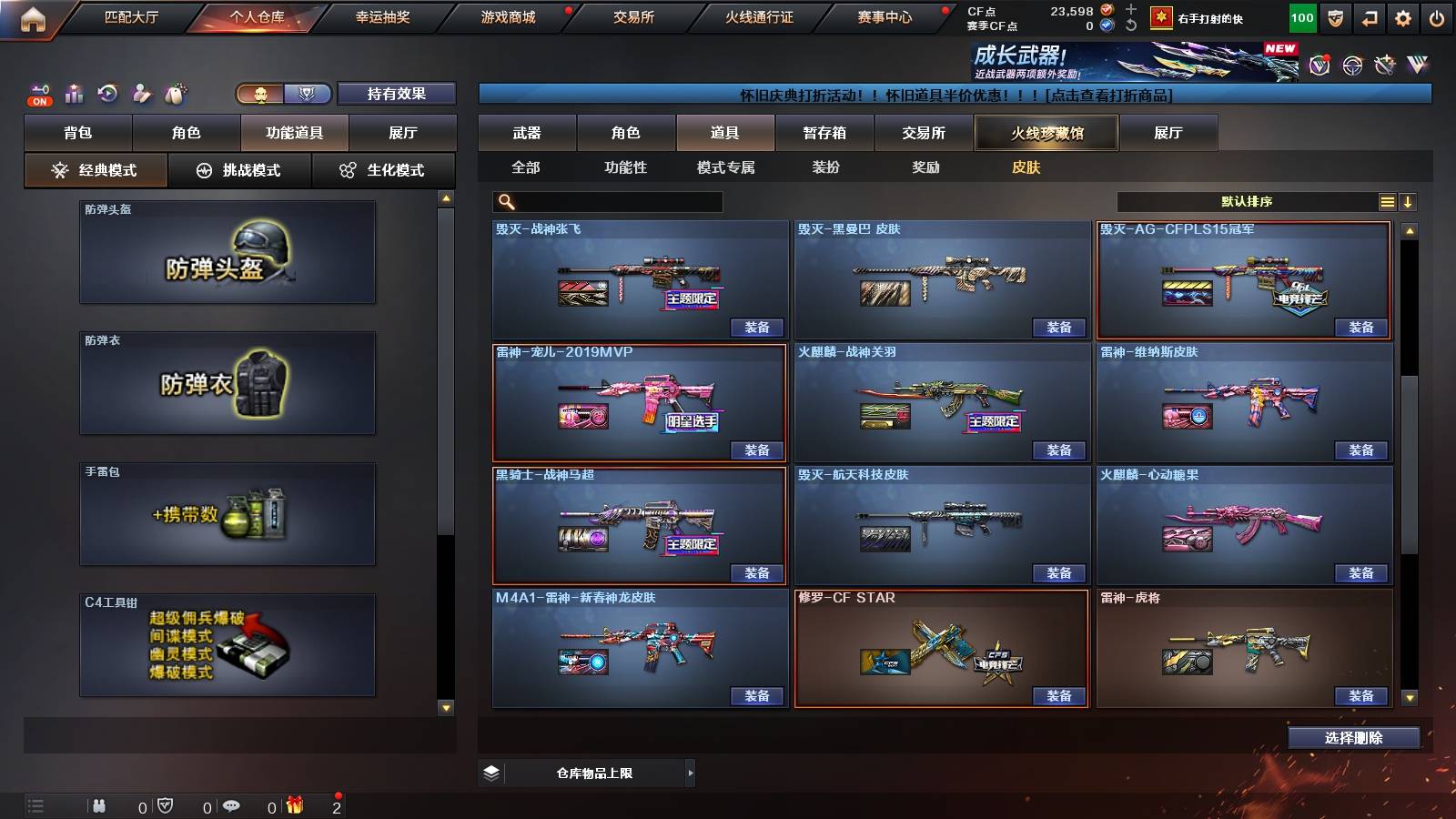
Task: Click the settings gear icon top right
Action: click(1402, 18)
